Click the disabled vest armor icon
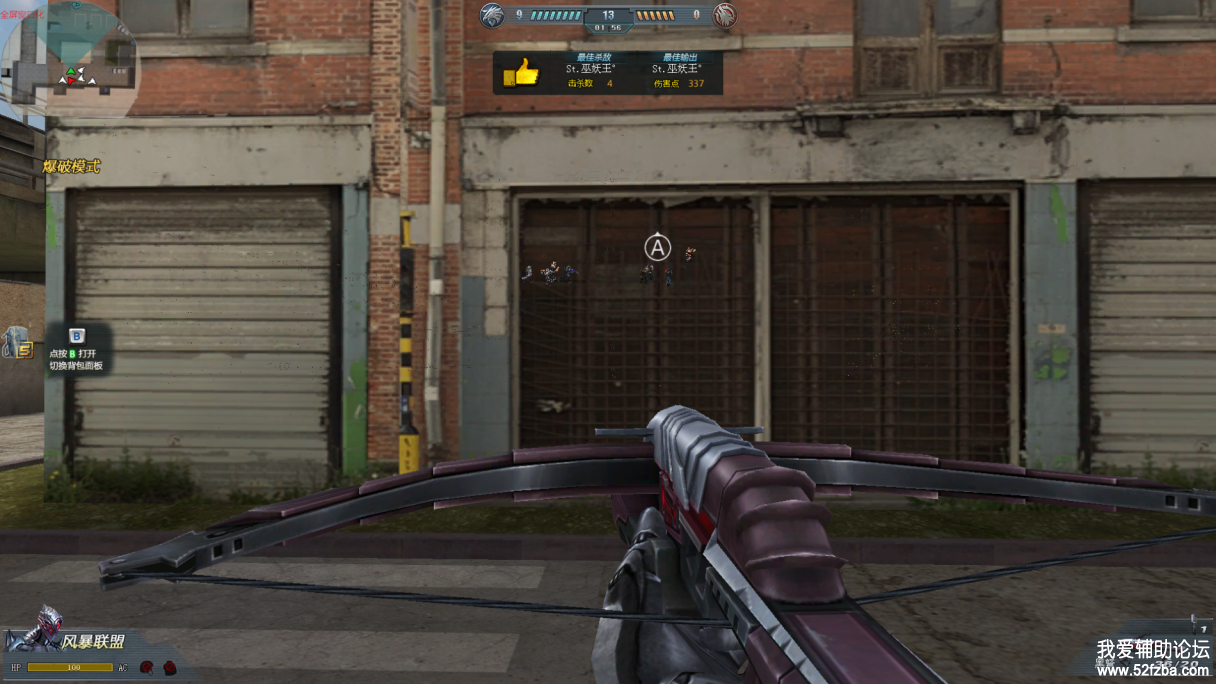 point(169,667)
